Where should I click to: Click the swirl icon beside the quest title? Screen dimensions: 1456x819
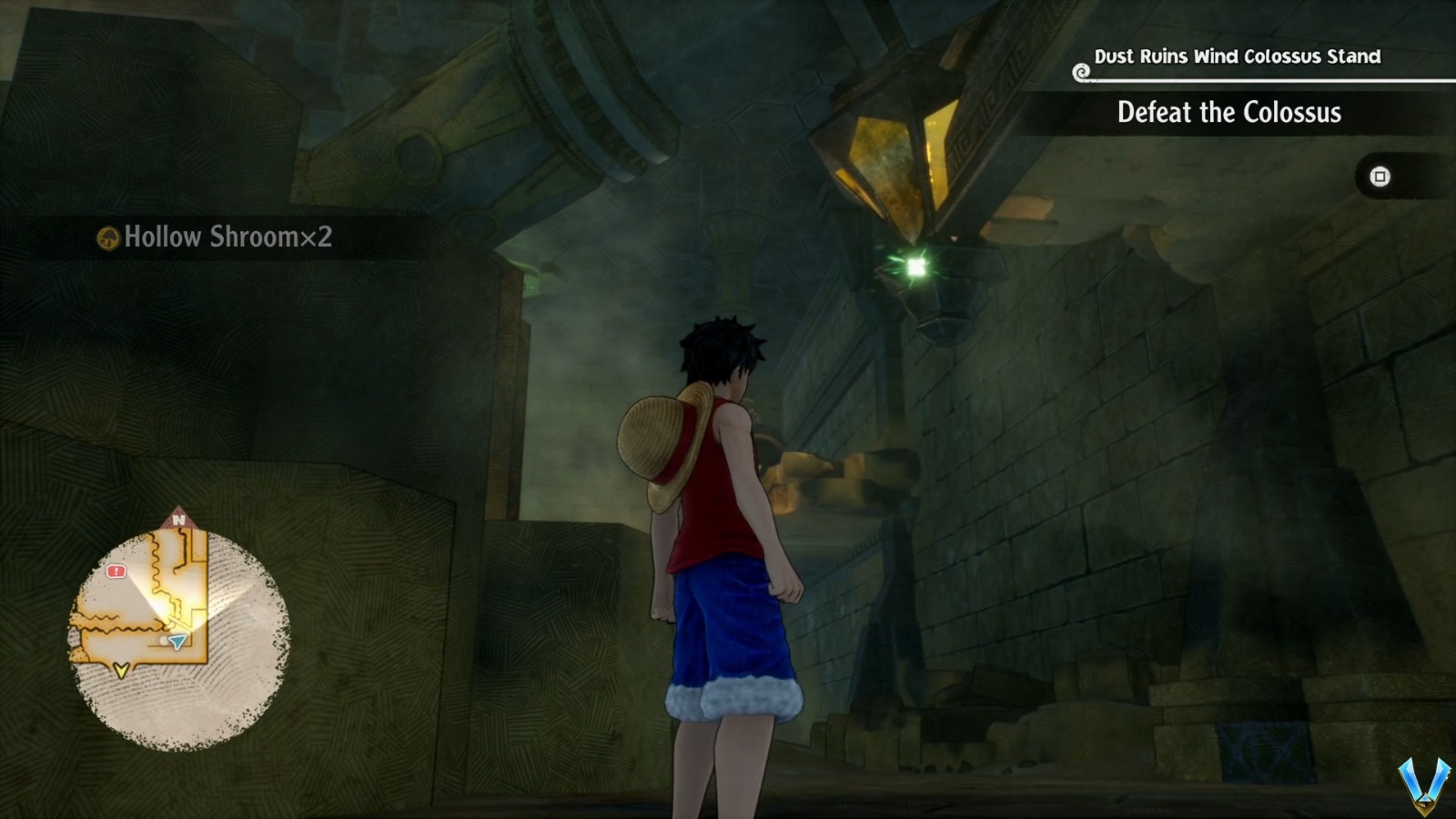(x=1082, y=72)
